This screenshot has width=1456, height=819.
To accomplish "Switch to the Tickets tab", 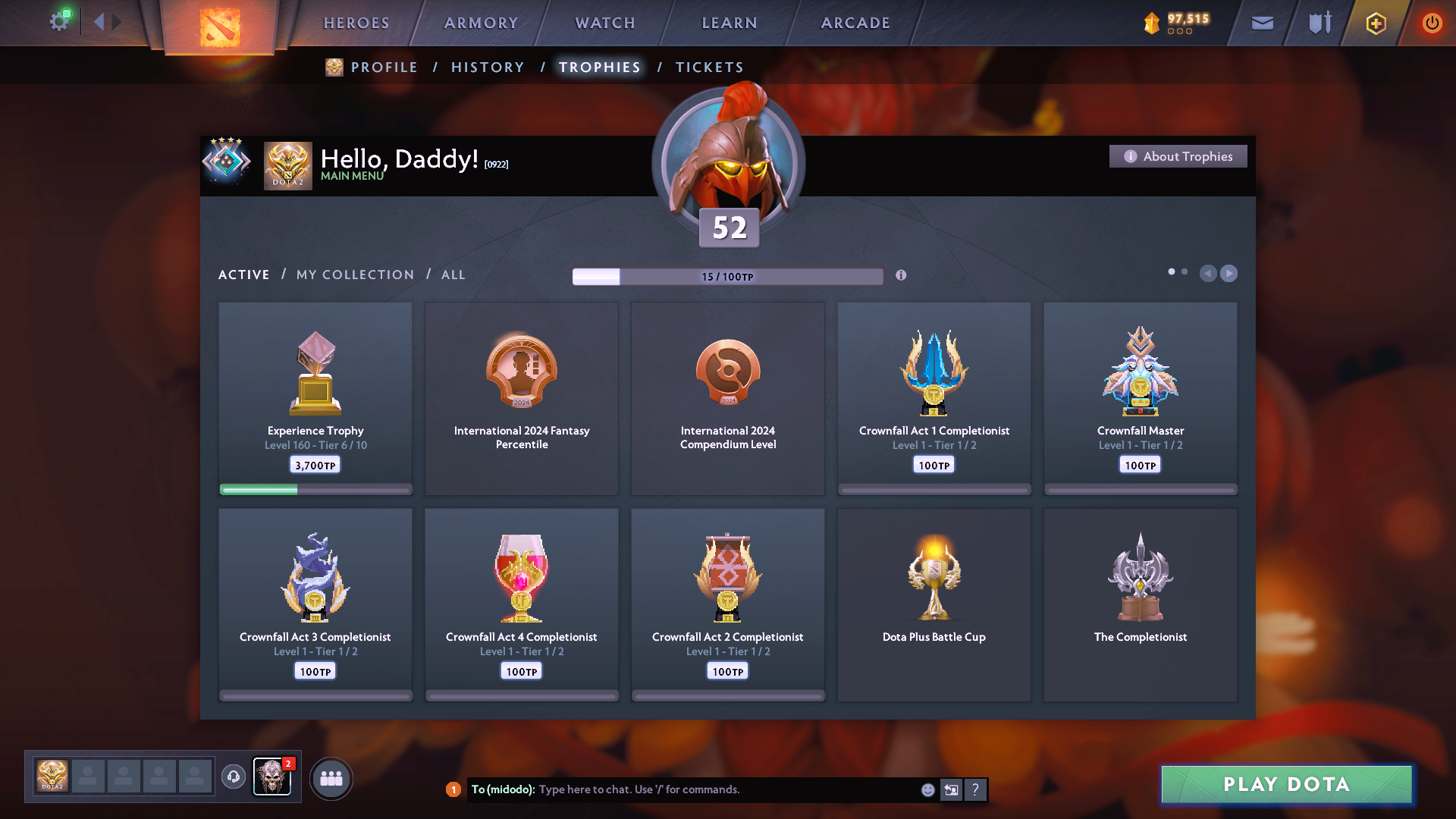I will pyautogui.click(x=709, y=67).
